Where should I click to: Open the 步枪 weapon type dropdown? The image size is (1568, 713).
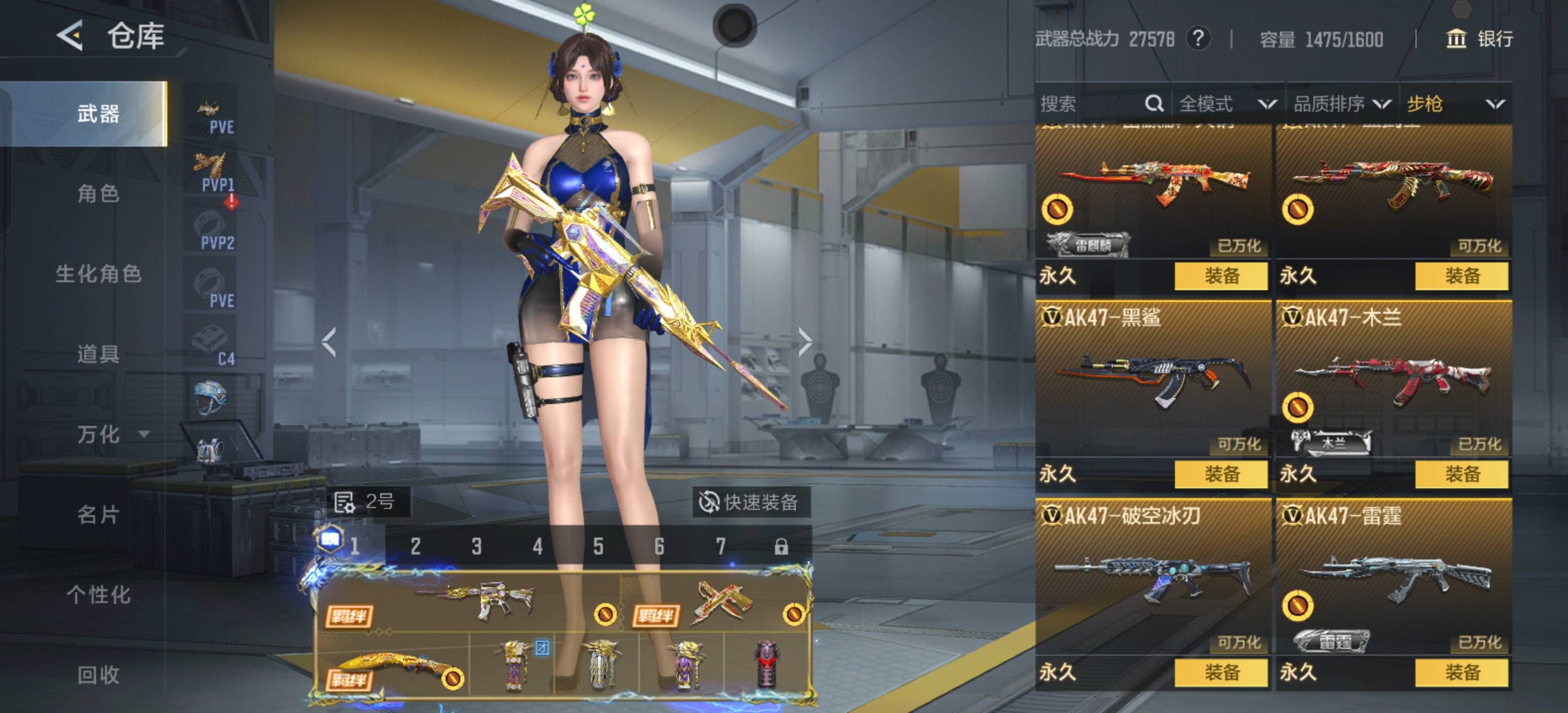[x=1455, y=104]
